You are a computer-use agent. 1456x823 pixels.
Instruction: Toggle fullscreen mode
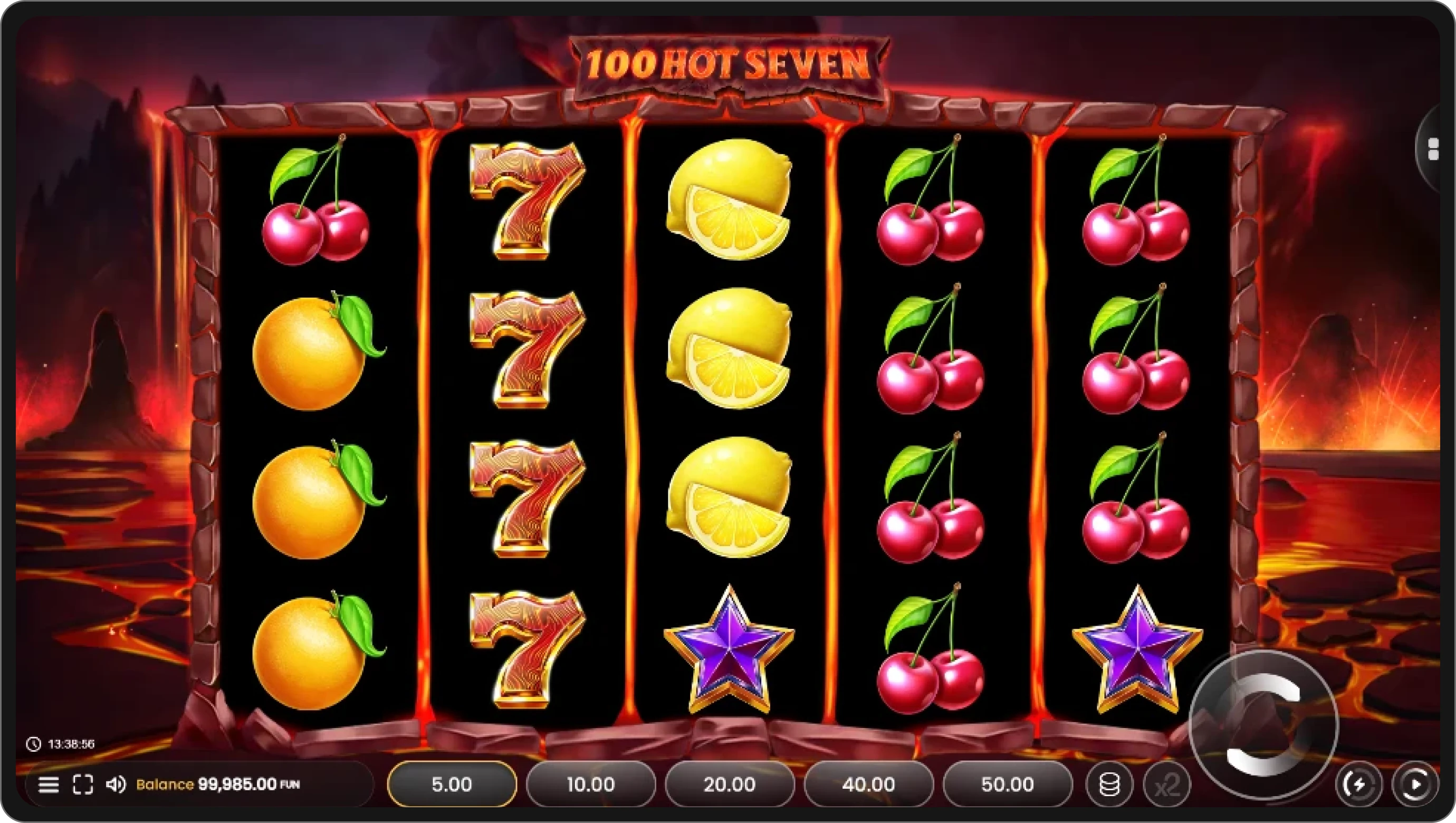coord(83,784)
